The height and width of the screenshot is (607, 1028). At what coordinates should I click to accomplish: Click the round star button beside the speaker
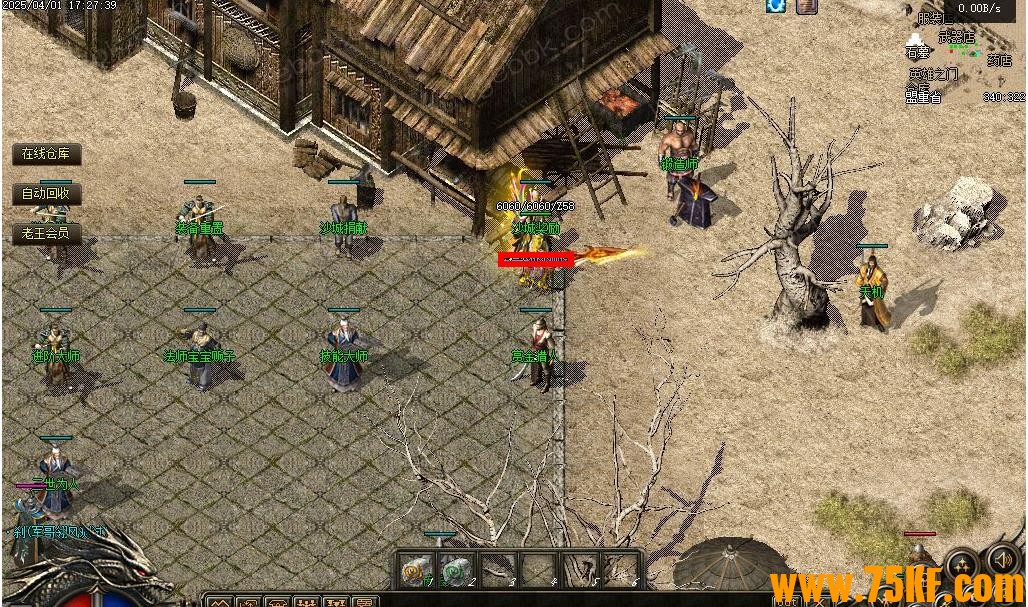pos(962,566)
